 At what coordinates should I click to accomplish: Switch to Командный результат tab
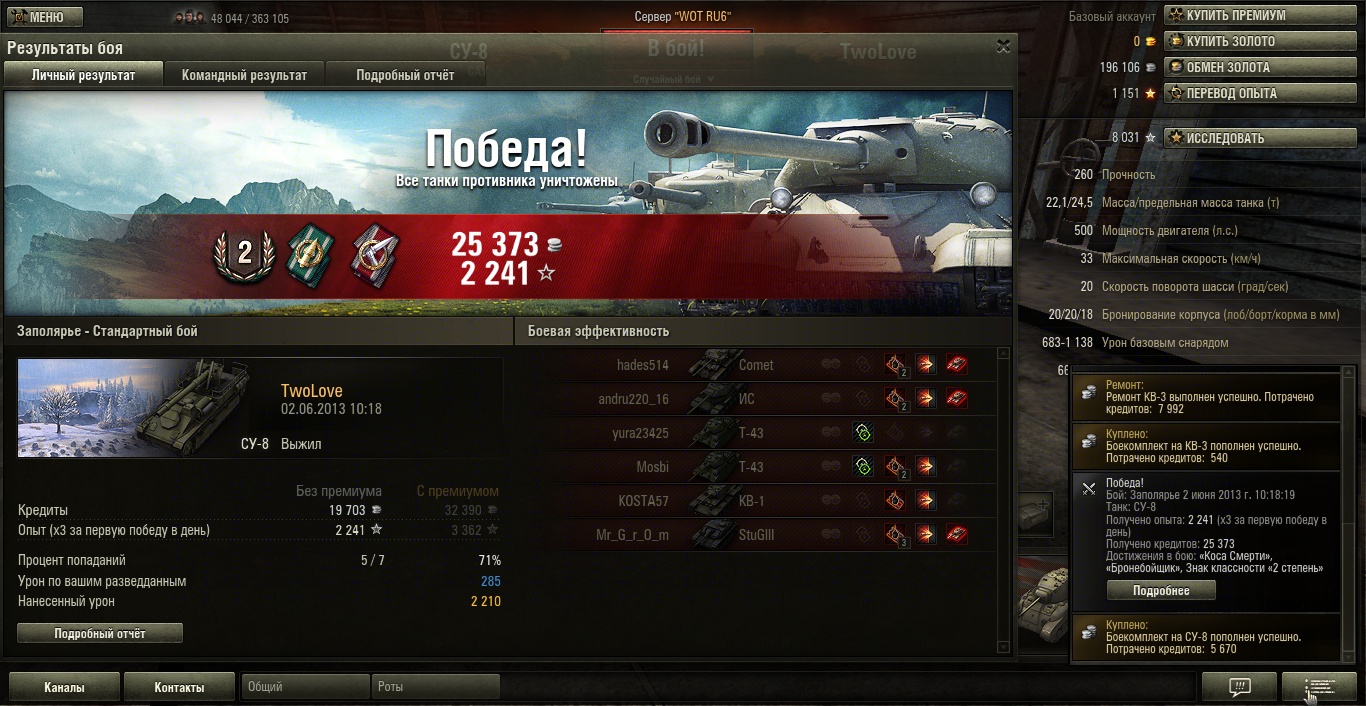[244, 75]
